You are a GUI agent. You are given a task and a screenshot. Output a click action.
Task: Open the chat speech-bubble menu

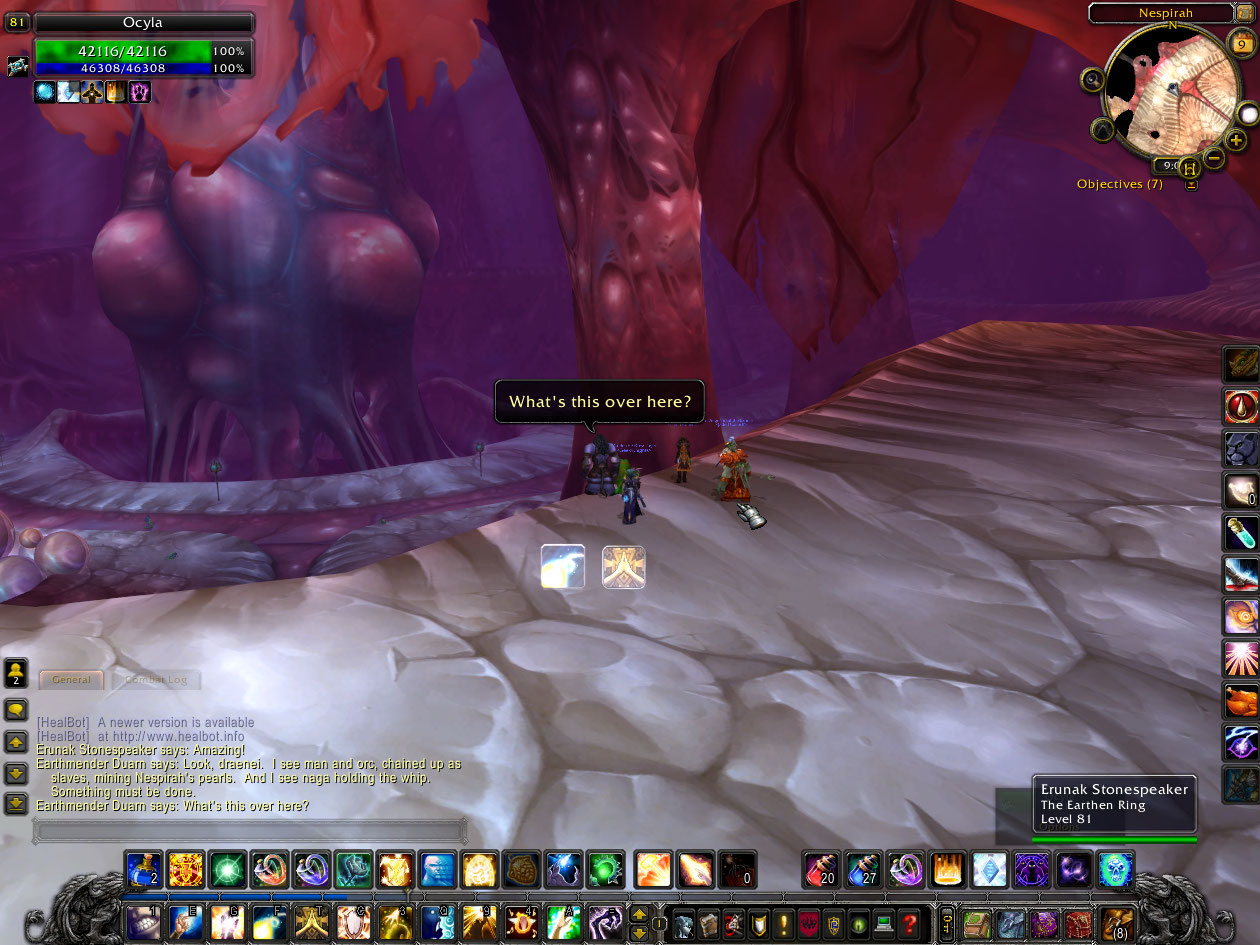pos(16,710)
